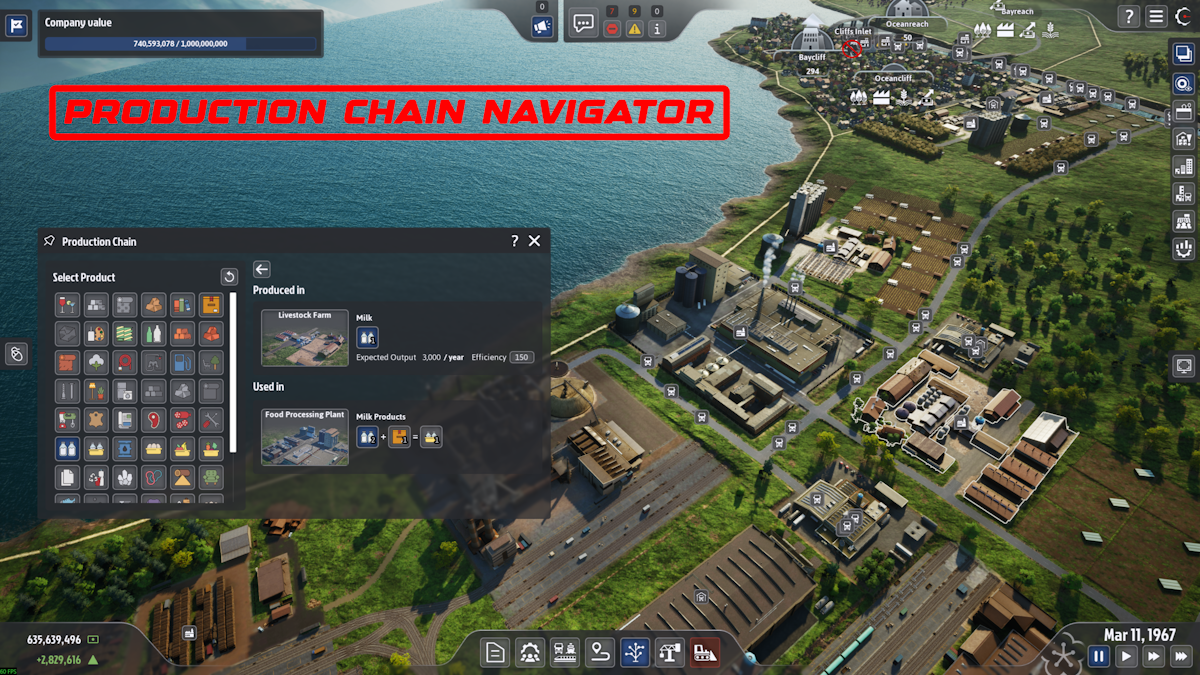1200x675 pixels.
Task: Select the raw meat steak product
Action: (x=153, y=419)
